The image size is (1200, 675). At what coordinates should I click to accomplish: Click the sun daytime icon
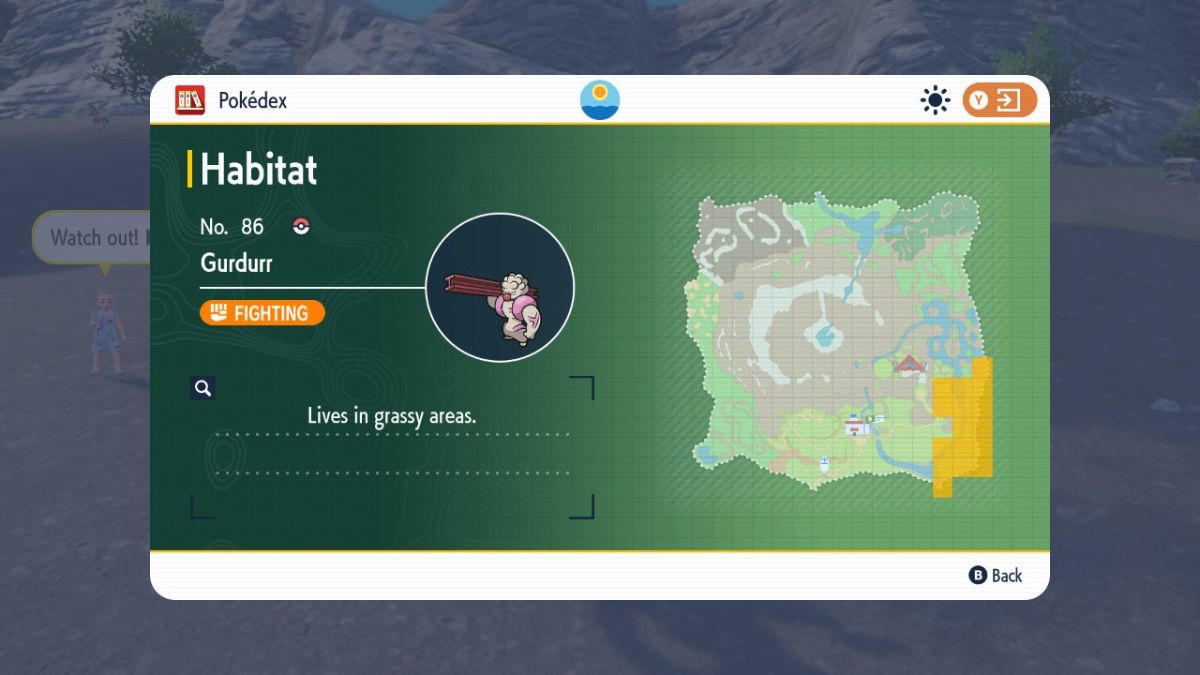pyautogui.click(x=935, y=100)
